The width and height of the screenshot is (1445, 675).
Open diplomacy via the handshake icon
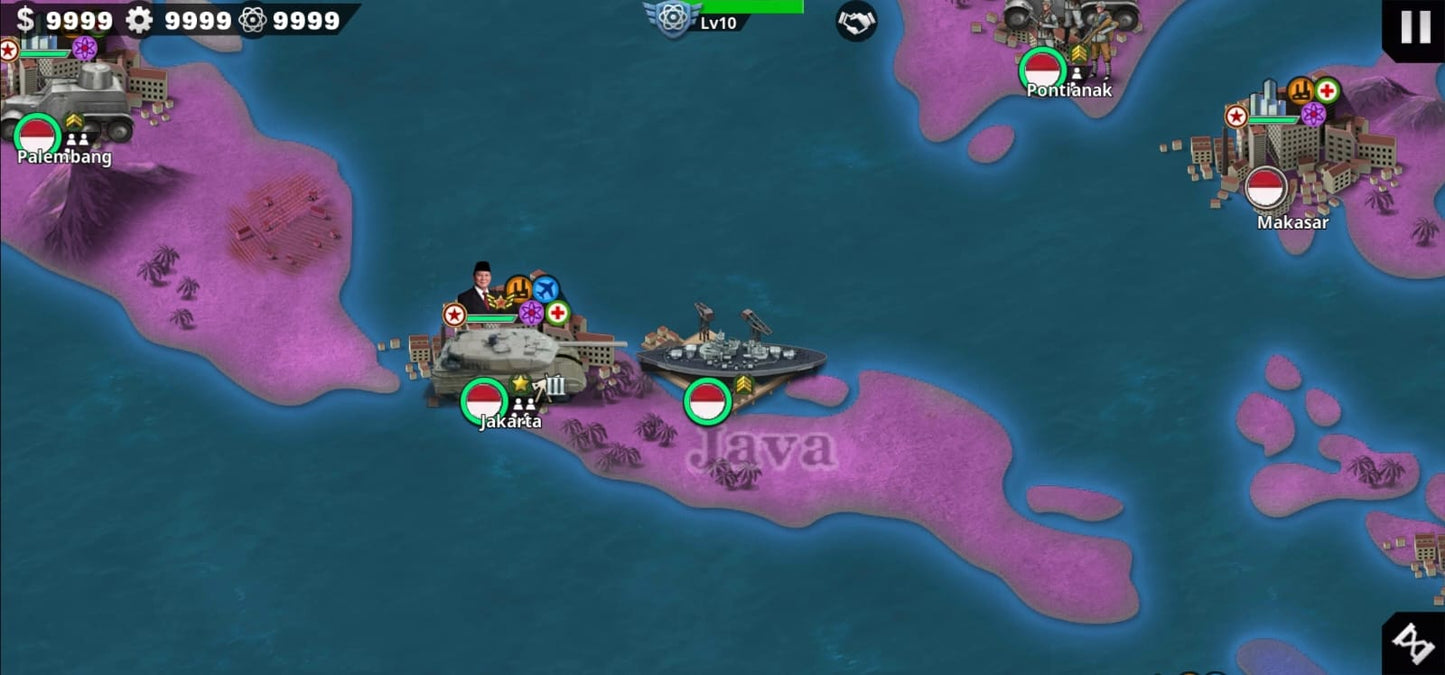click(x=856, y=21)
